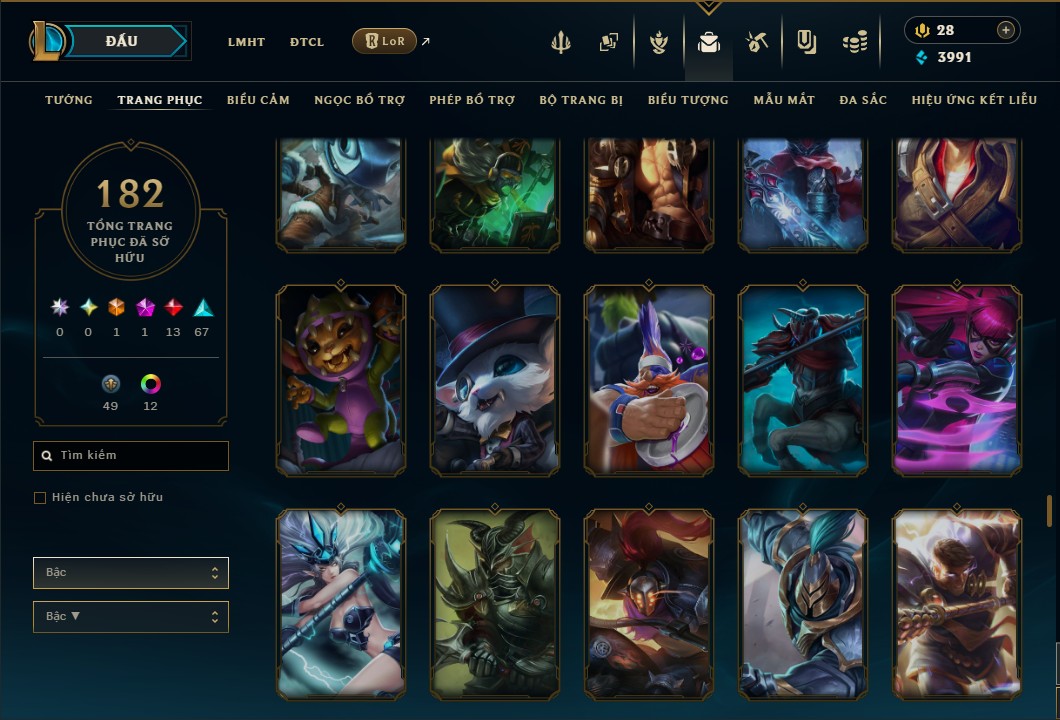Click the ĐẤU play button
This screenshot has height=720, width=1060.
[122, 41]
